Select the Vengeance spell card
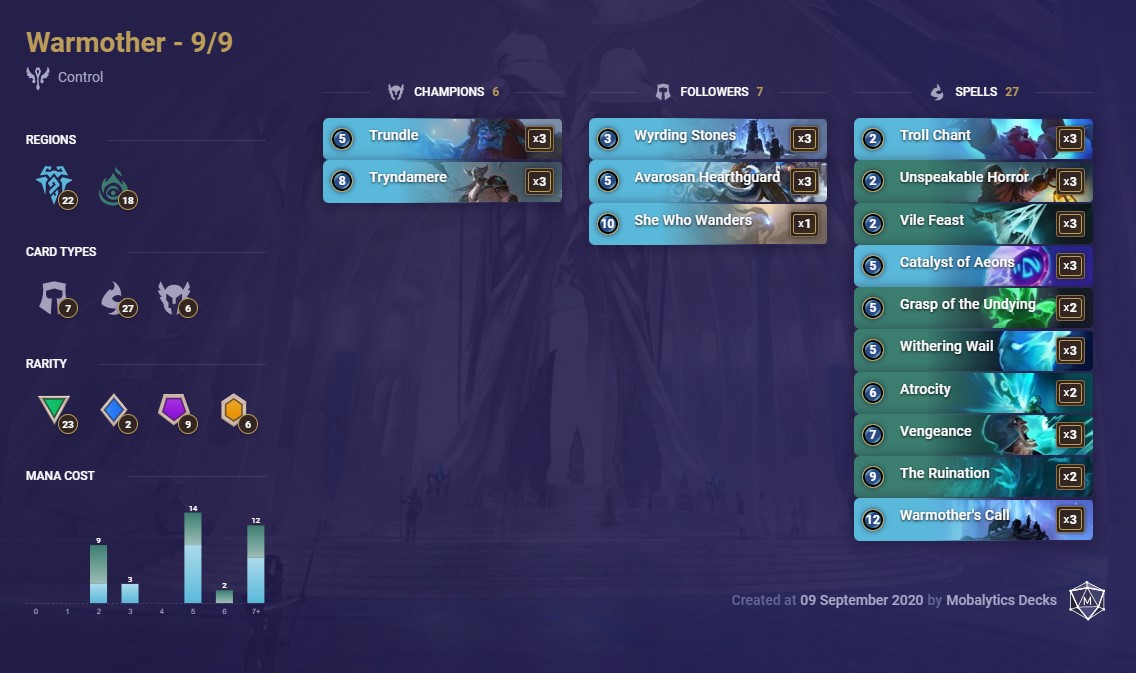 (972, 434)
